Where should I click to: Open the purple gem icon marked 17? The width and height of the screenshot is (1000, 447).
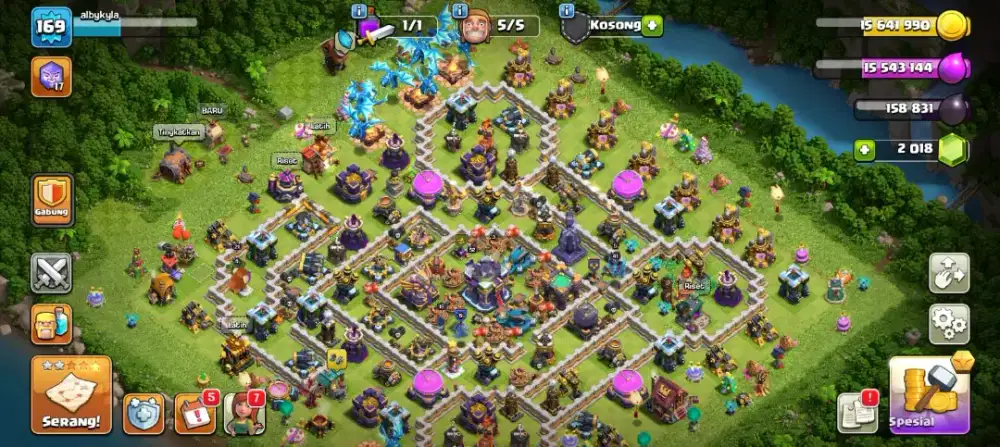[x=51, y=77]
